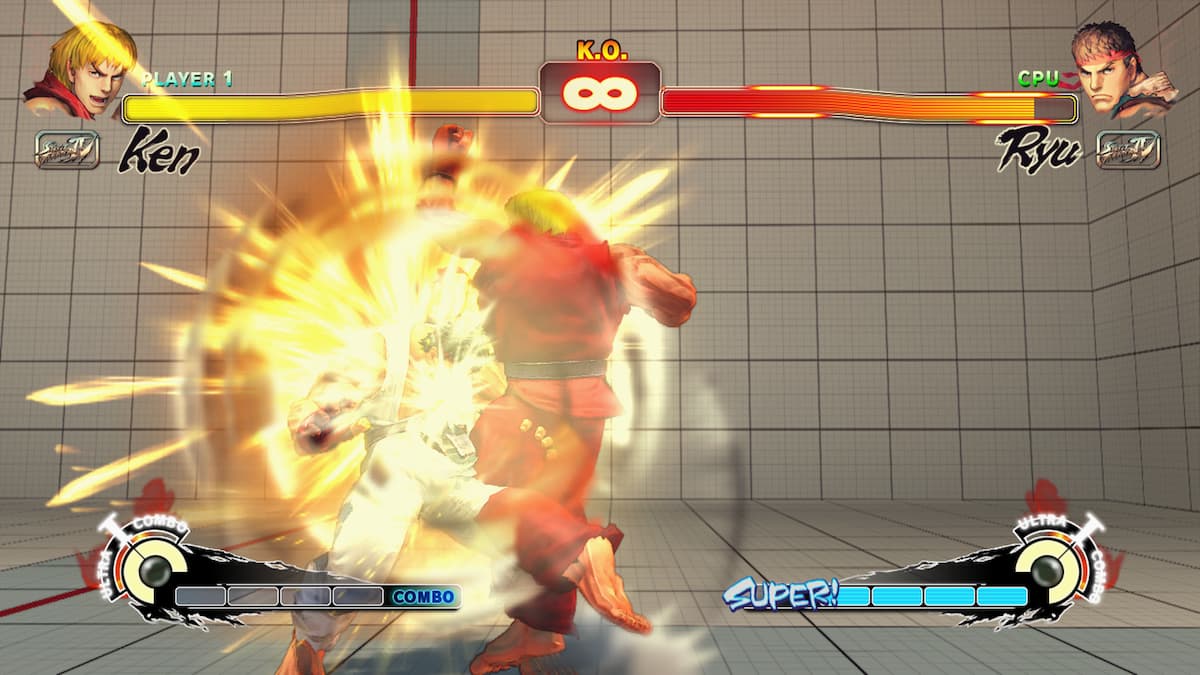
Task: Click the Street Fighter IV badge beside Ryu's name
Action: click(x=1127, y=150)
